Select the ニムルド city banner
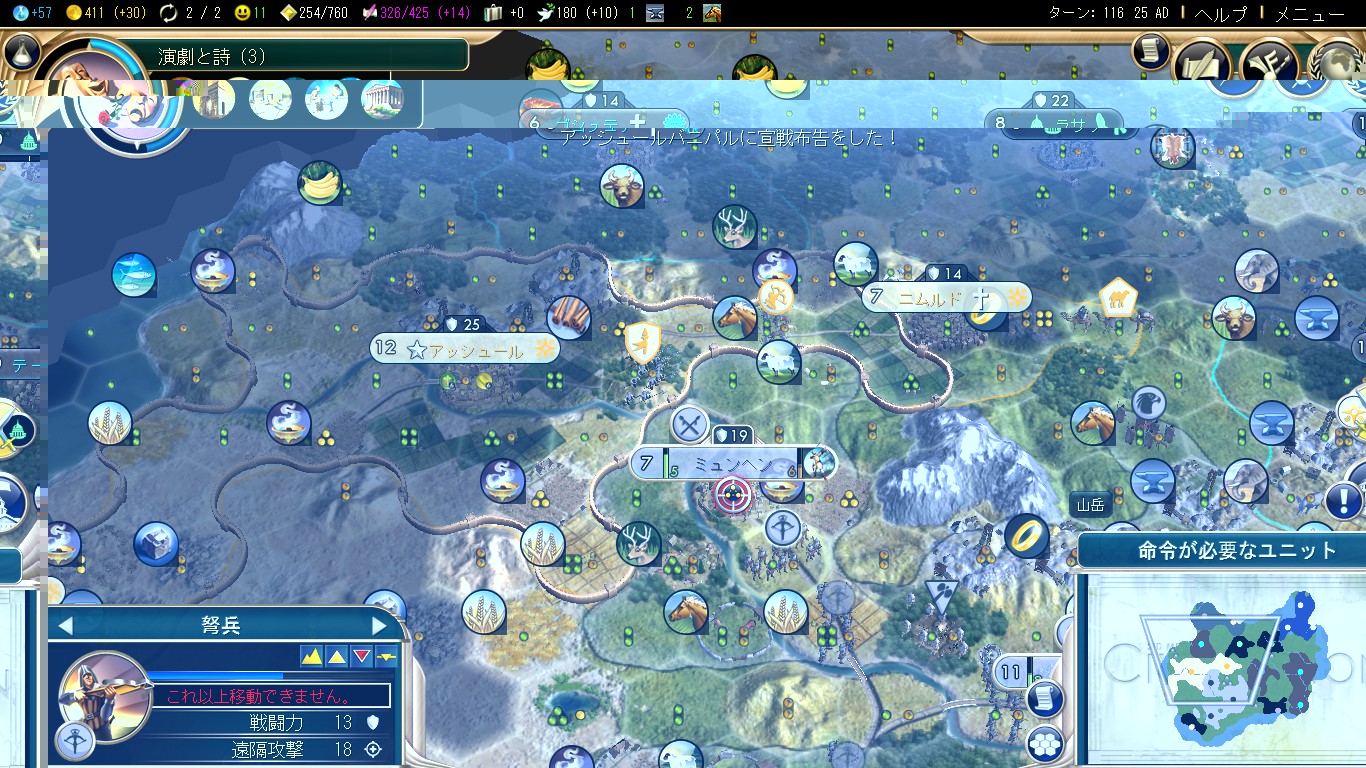The image size is (1366, 768). tap(930, 298)
